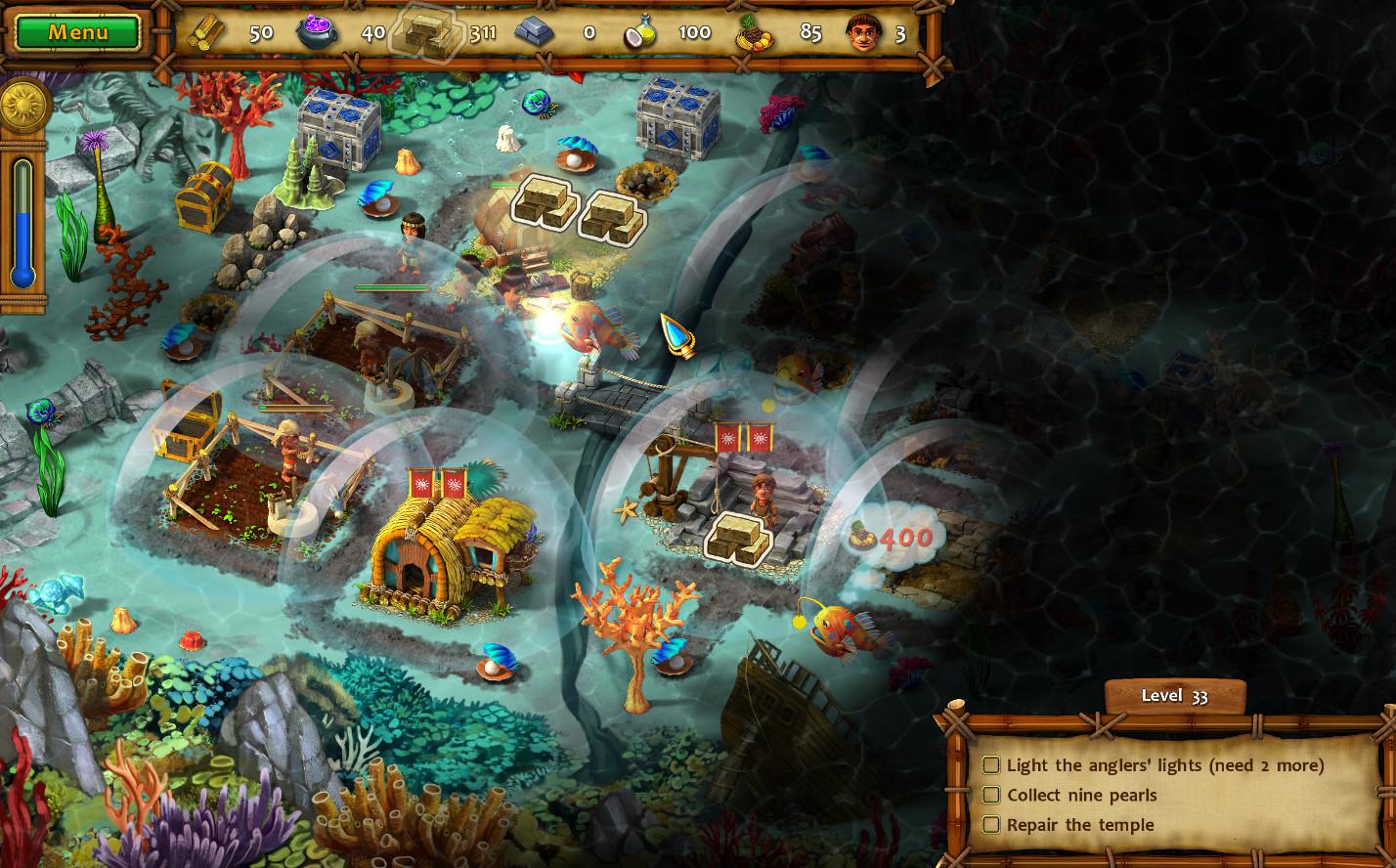
Task: Check the Light the anglers' lights objective
Action: point(991,766)
